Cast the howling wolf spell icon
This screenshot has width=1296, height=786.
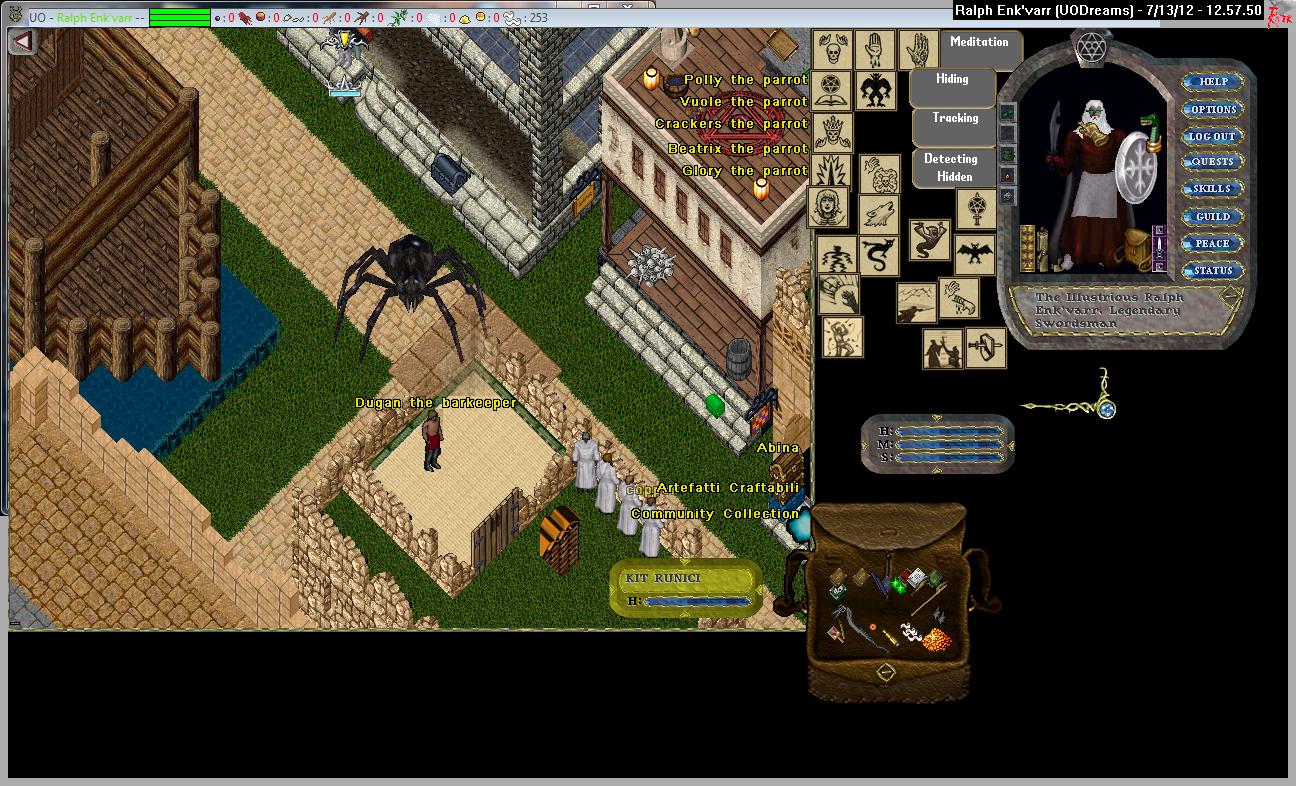click(x=880, y=215)
